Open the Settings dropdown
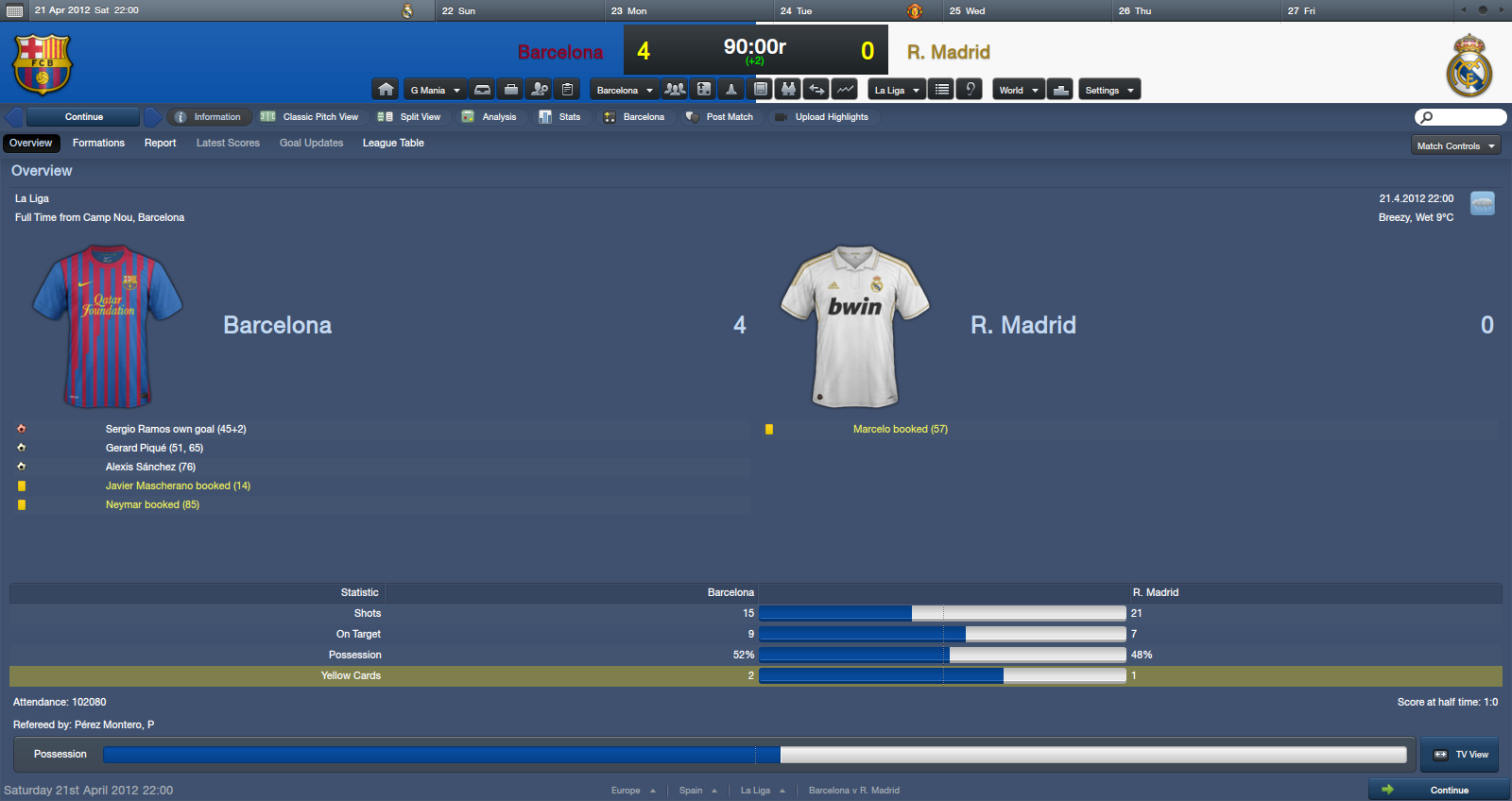 point(1108,91)
